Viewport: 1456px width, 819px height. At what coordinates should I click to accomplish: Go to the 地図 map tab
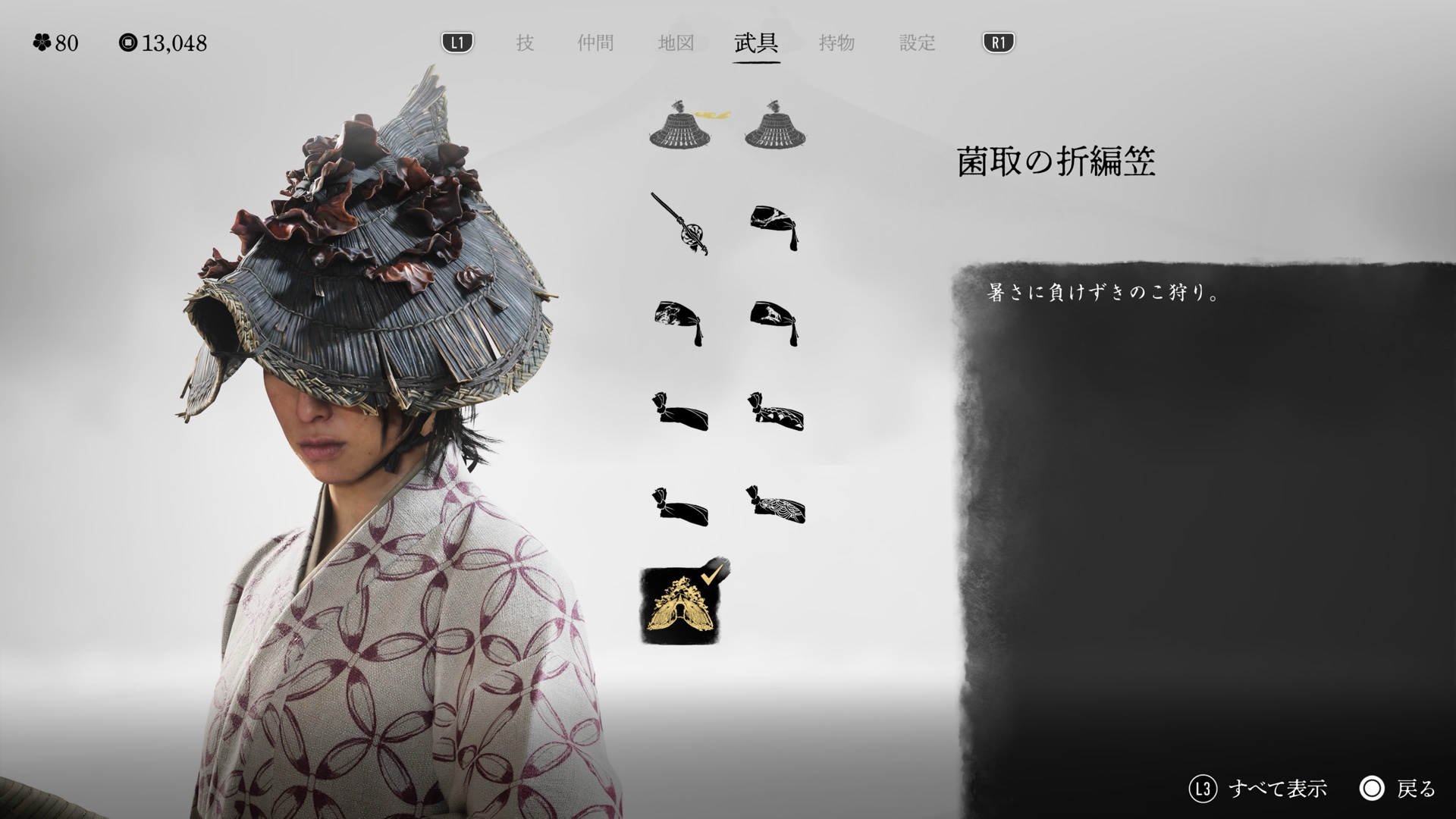[676, 43]
